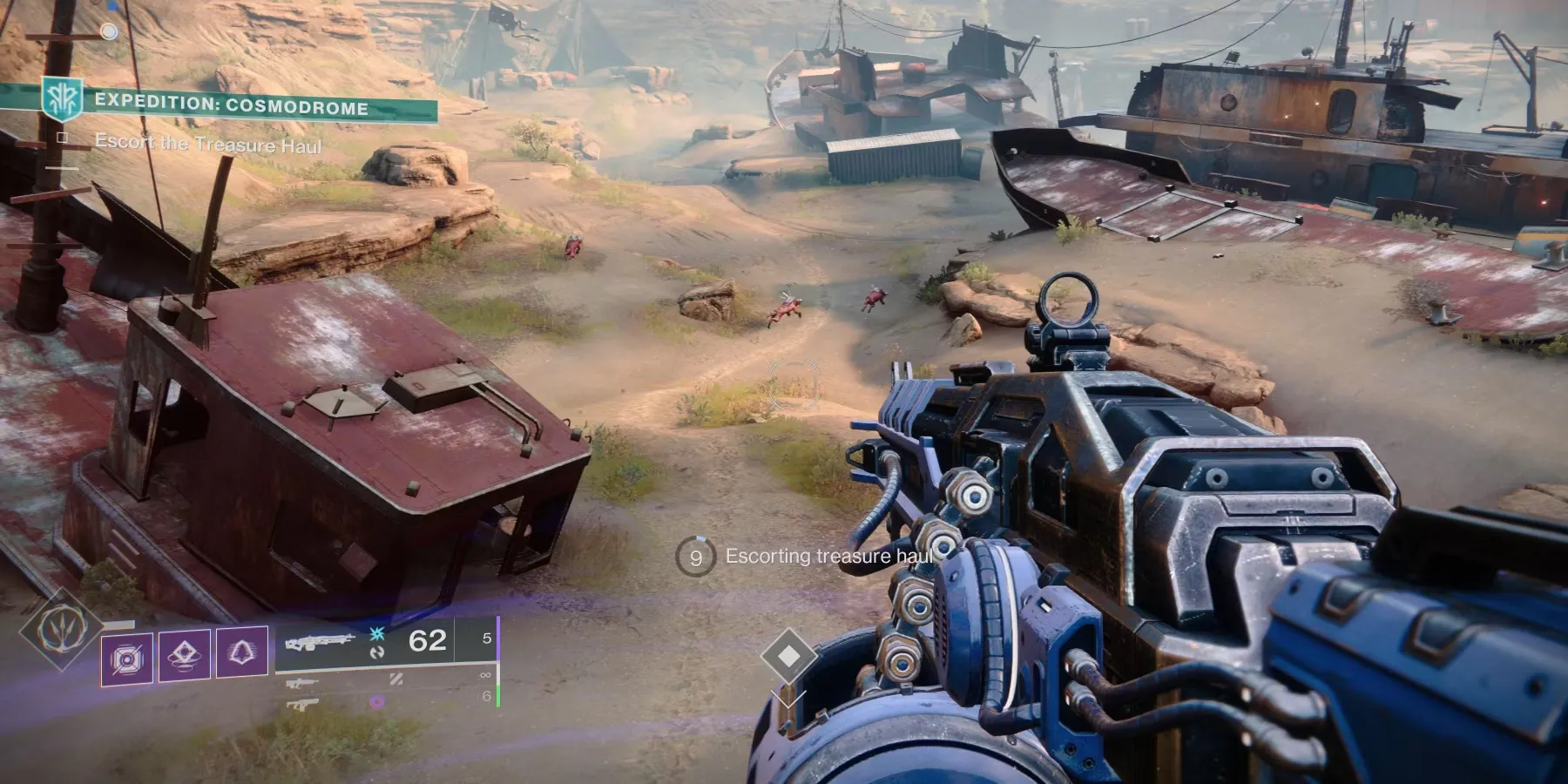Screen dimensions: 1568x784
Task: Use the void grenade ability icon
Action: (127, 658)
